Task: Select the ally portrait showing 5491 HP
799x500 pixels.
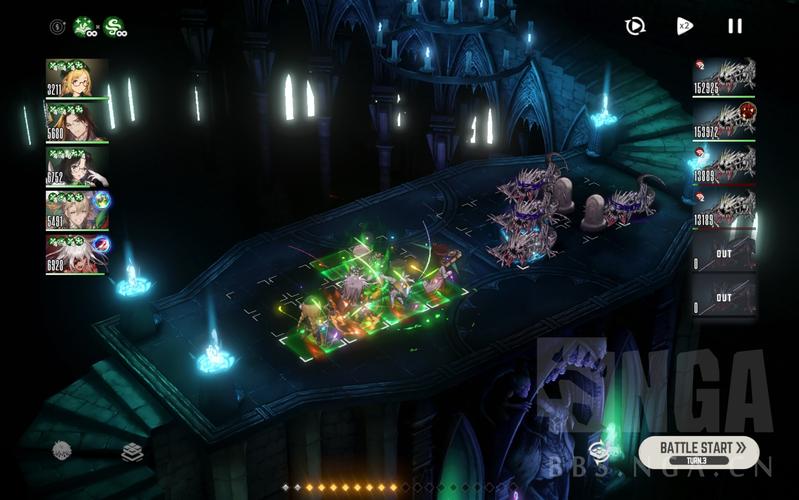Action: (x=77, y=211)
